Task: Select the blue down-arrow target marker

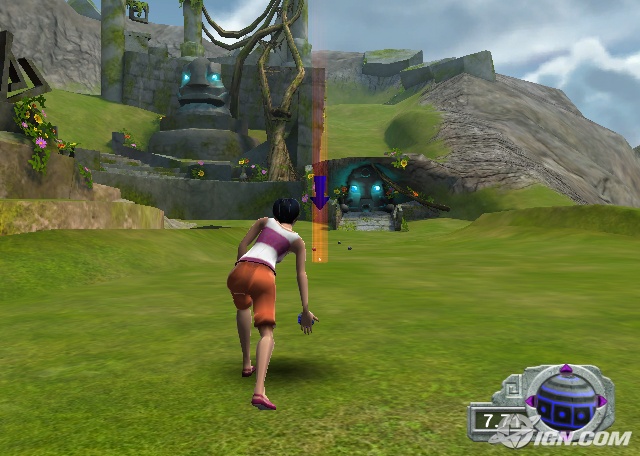Action: pos(320,190)
